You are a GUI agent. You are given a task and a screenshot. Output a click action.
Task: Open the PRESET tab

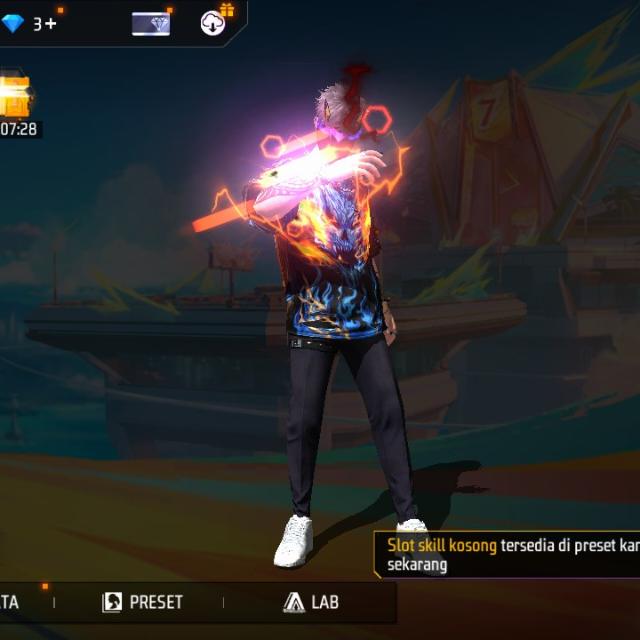click(143, 601)
